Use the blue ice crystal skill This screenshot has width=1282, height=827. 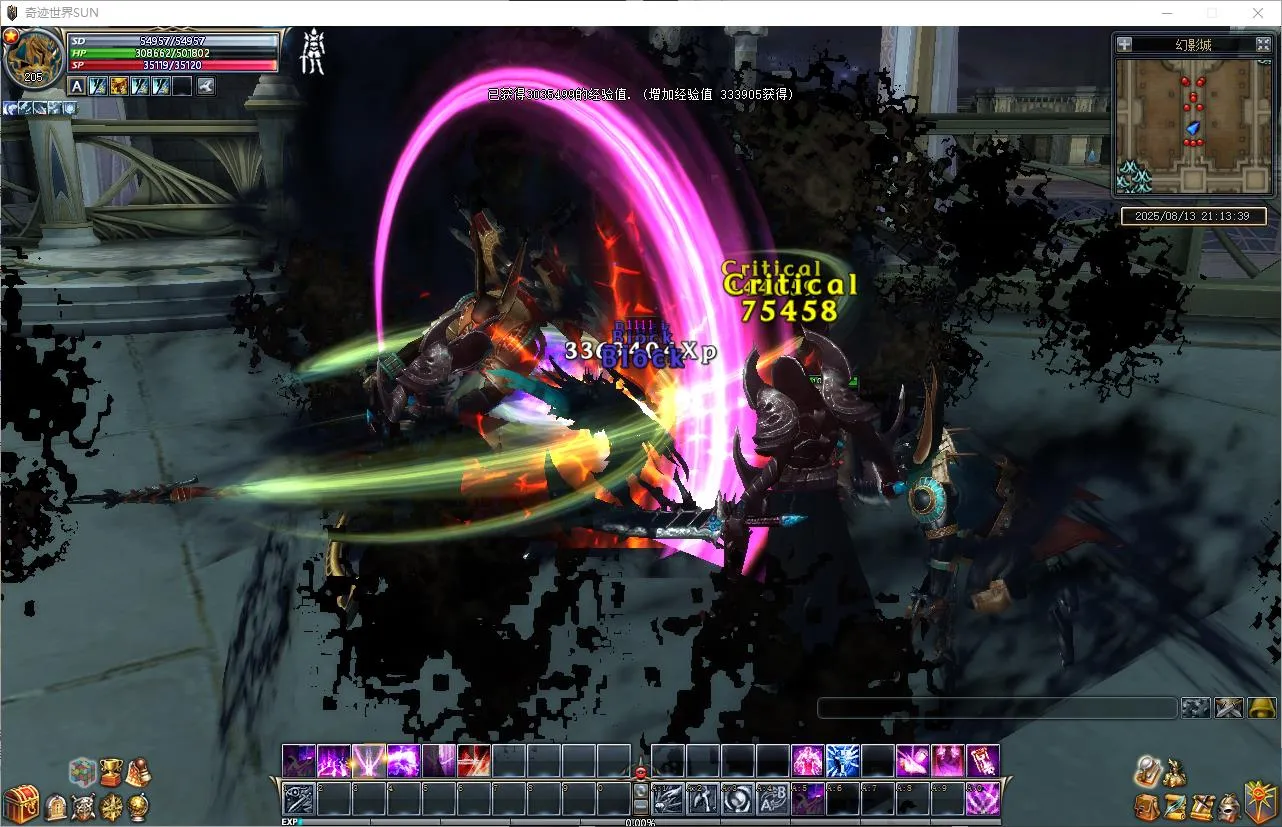843,761
